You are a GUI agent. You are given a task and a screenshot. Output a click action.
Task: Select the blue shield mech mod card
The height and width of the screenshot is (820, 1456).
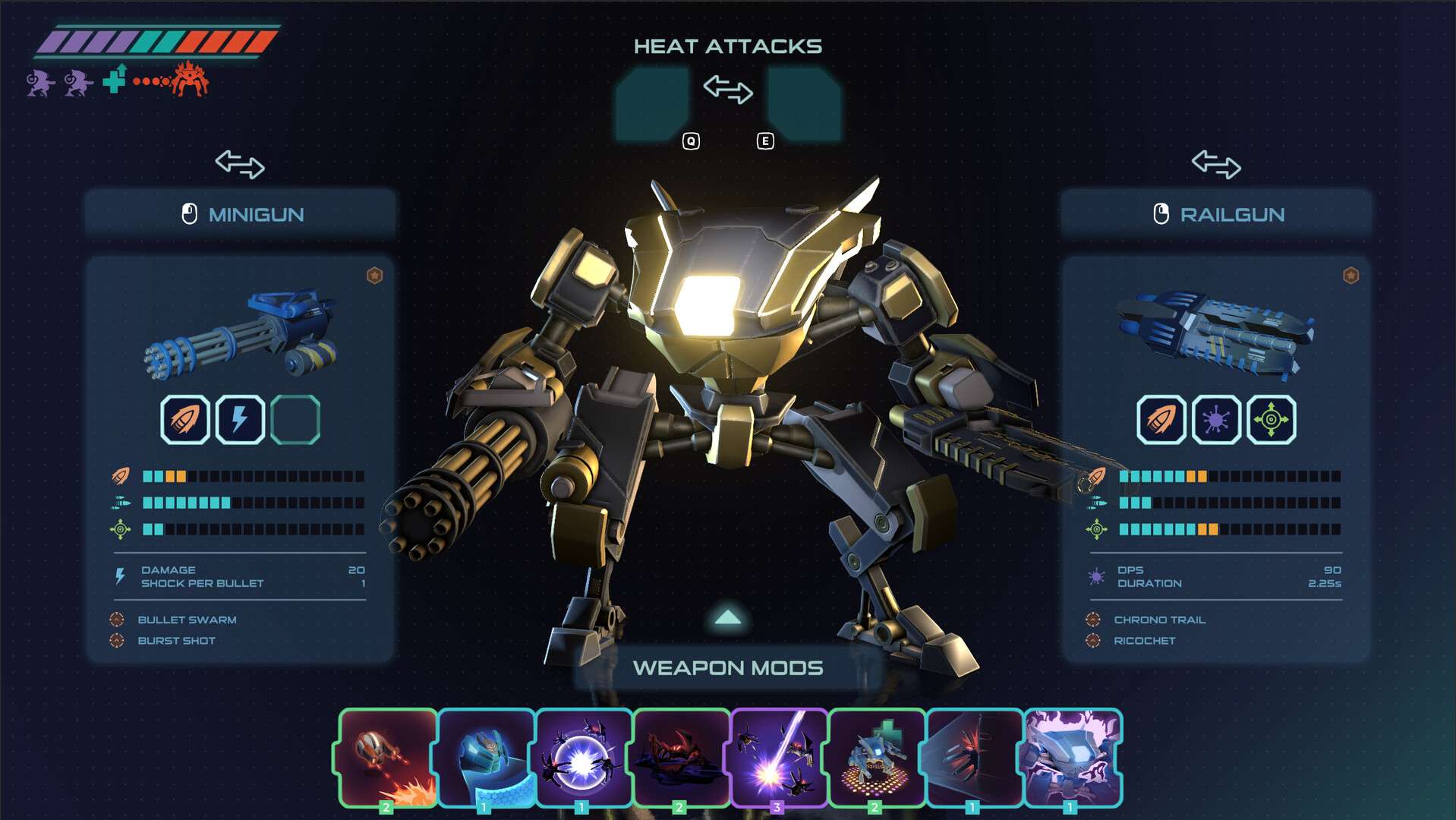coord(486,757)
